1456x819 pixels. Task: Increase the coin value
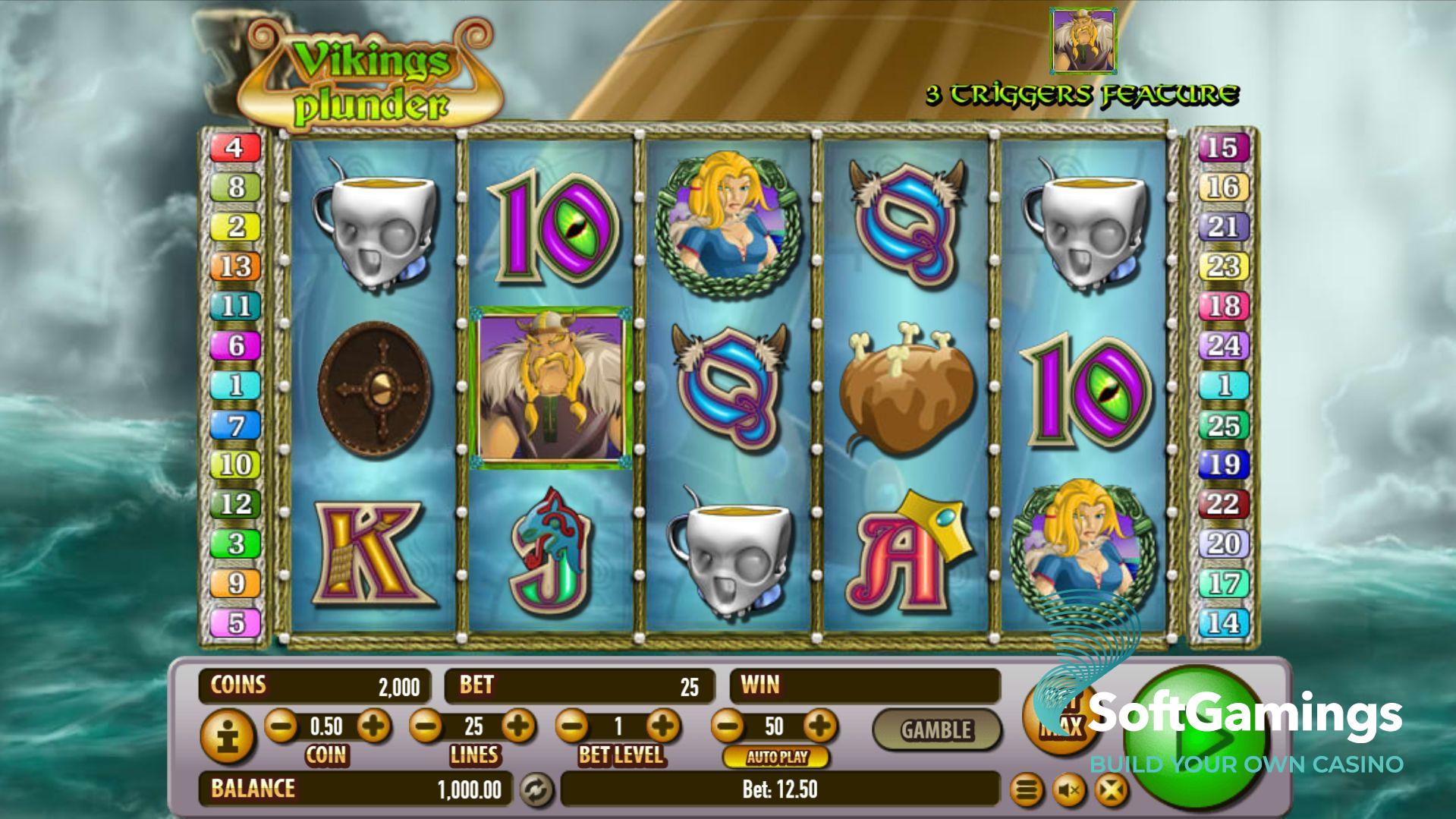point(373,726)
